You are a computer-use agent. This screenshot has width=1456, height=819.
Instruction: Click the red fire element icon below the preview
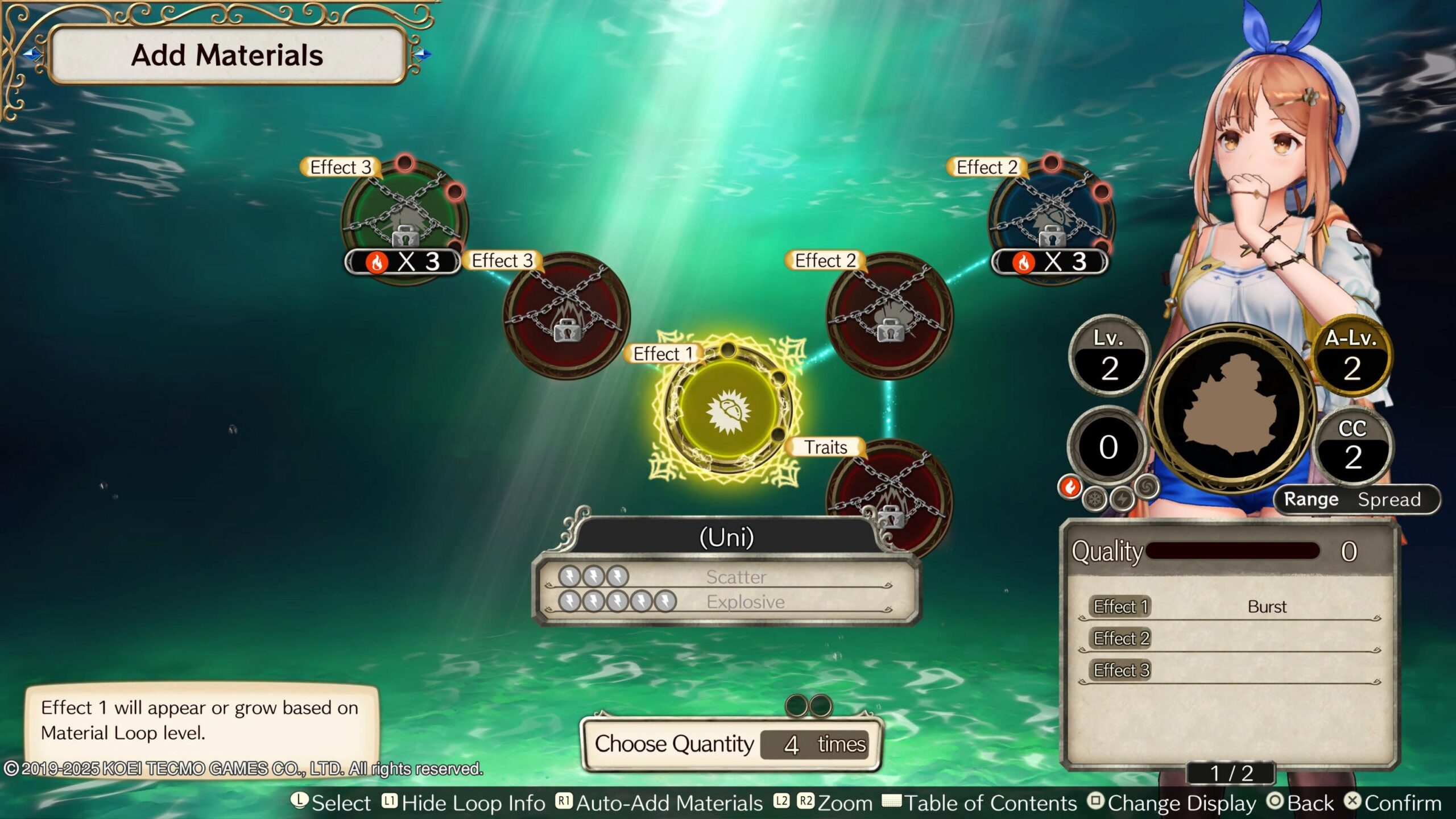[x=1070, y=487]
